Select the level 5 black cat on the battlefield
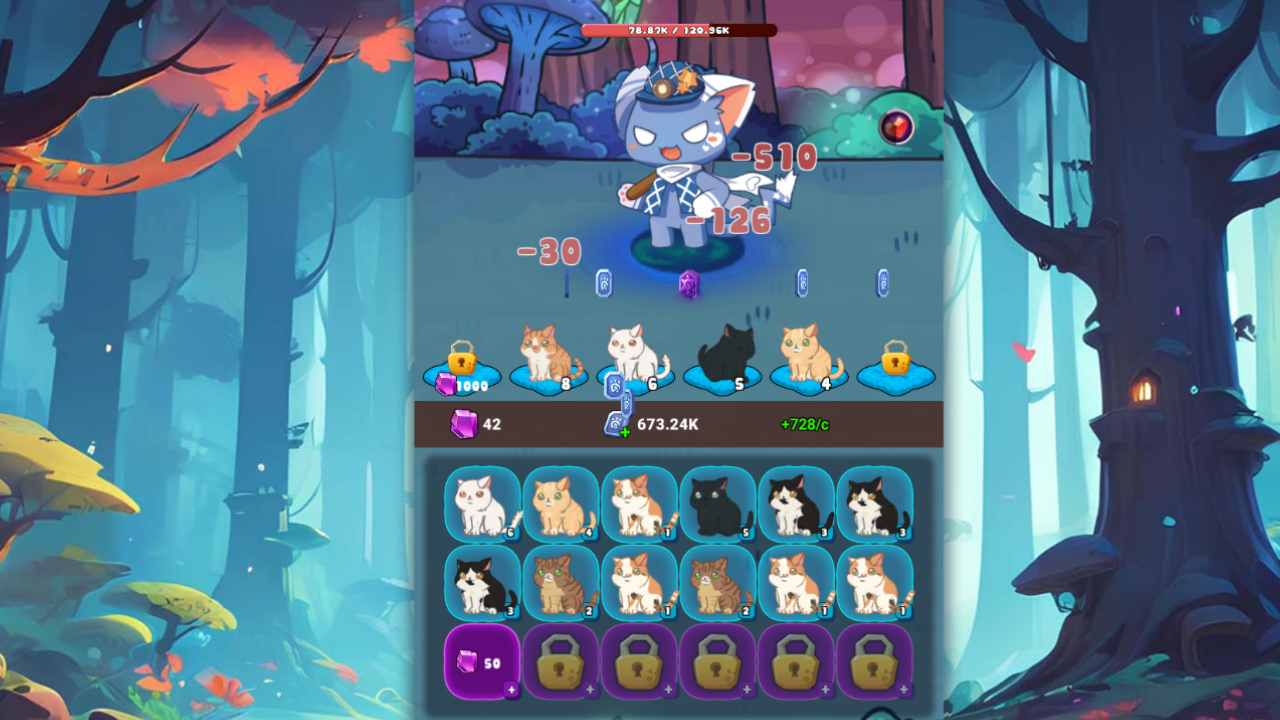 click(x=721, y=350)
